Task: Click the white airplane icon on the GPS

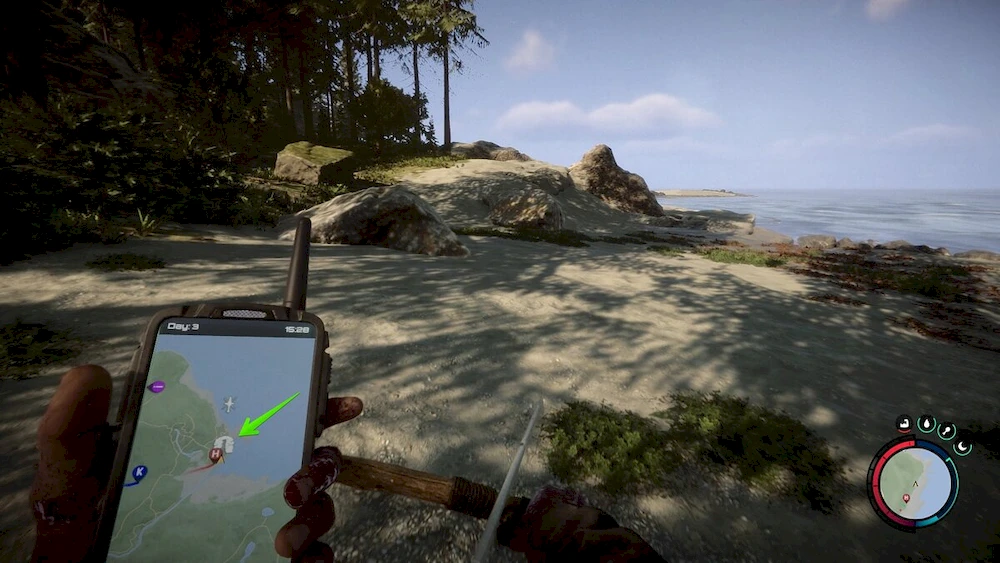Action: [x=229, y=403]
